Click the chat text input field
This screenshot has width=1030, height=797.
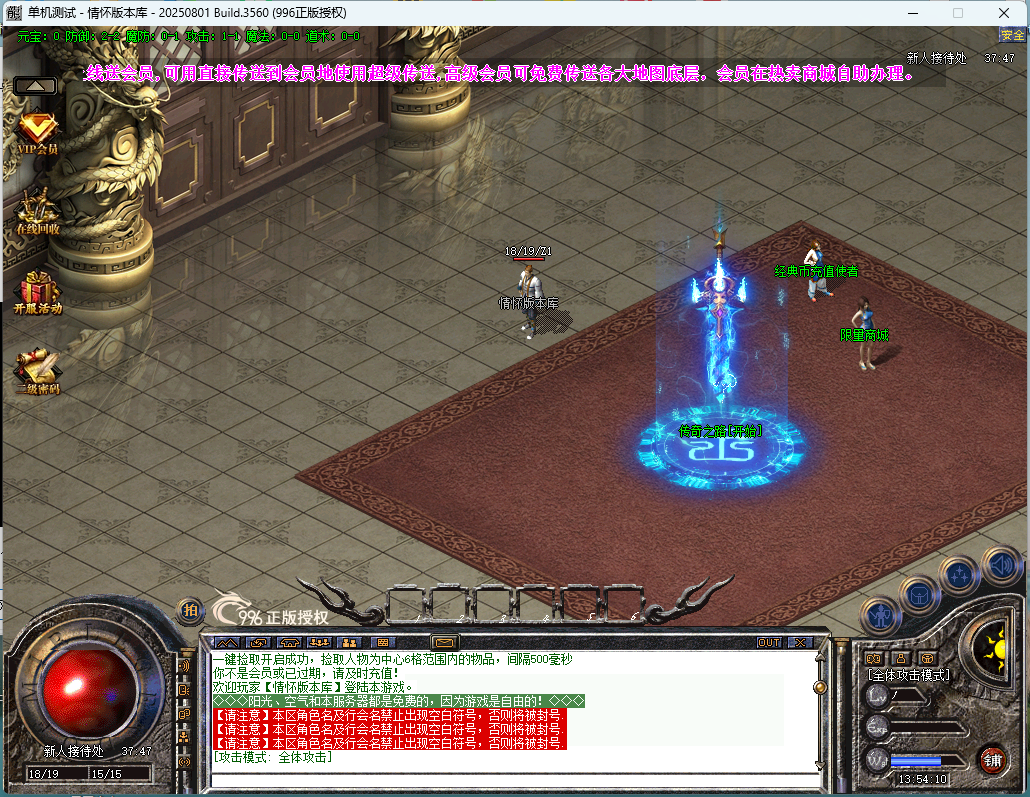click(x=510, y=776)
